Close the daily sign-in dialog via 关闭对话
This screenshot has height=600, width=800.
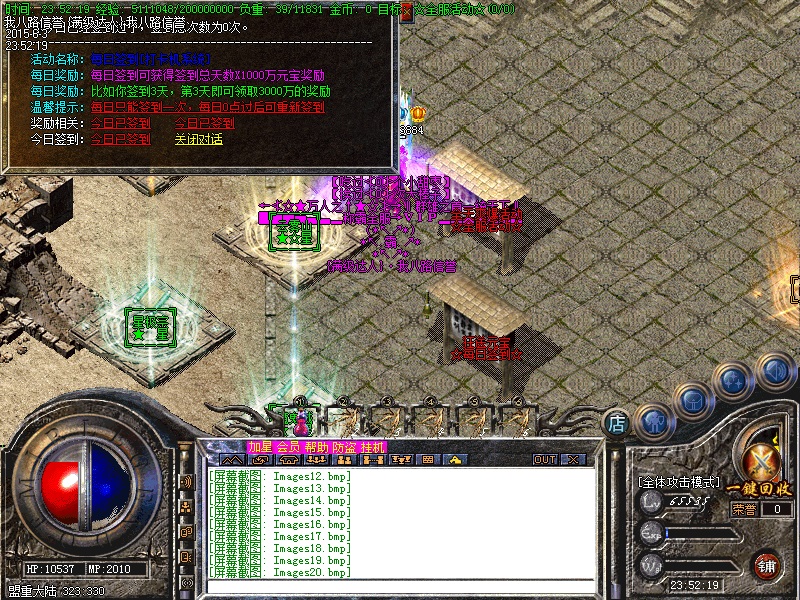[x=198, y=139]
